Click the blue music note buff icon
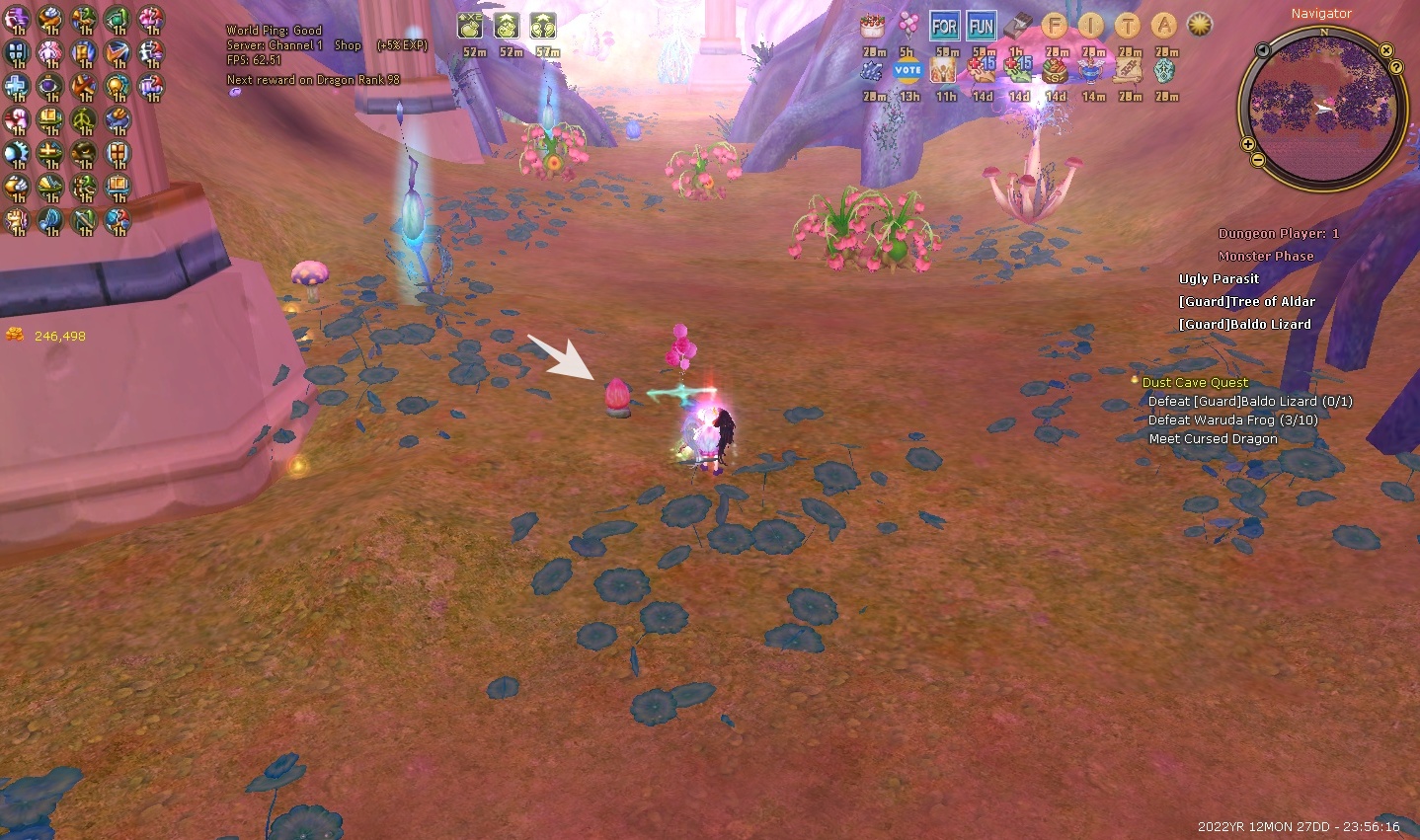This screenshot has width=1420, height=840. [49, 219]
